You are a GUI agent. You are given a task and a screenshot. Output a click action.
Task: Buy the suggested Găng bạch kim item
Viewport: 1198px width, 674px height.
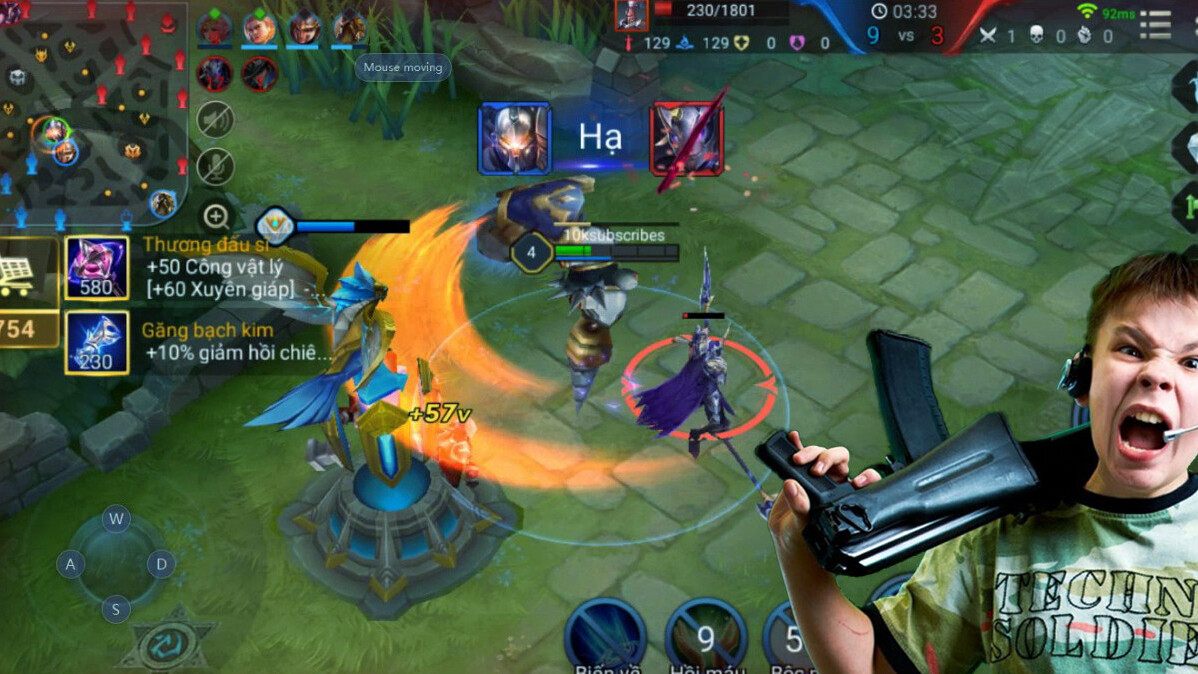(96, 342)
